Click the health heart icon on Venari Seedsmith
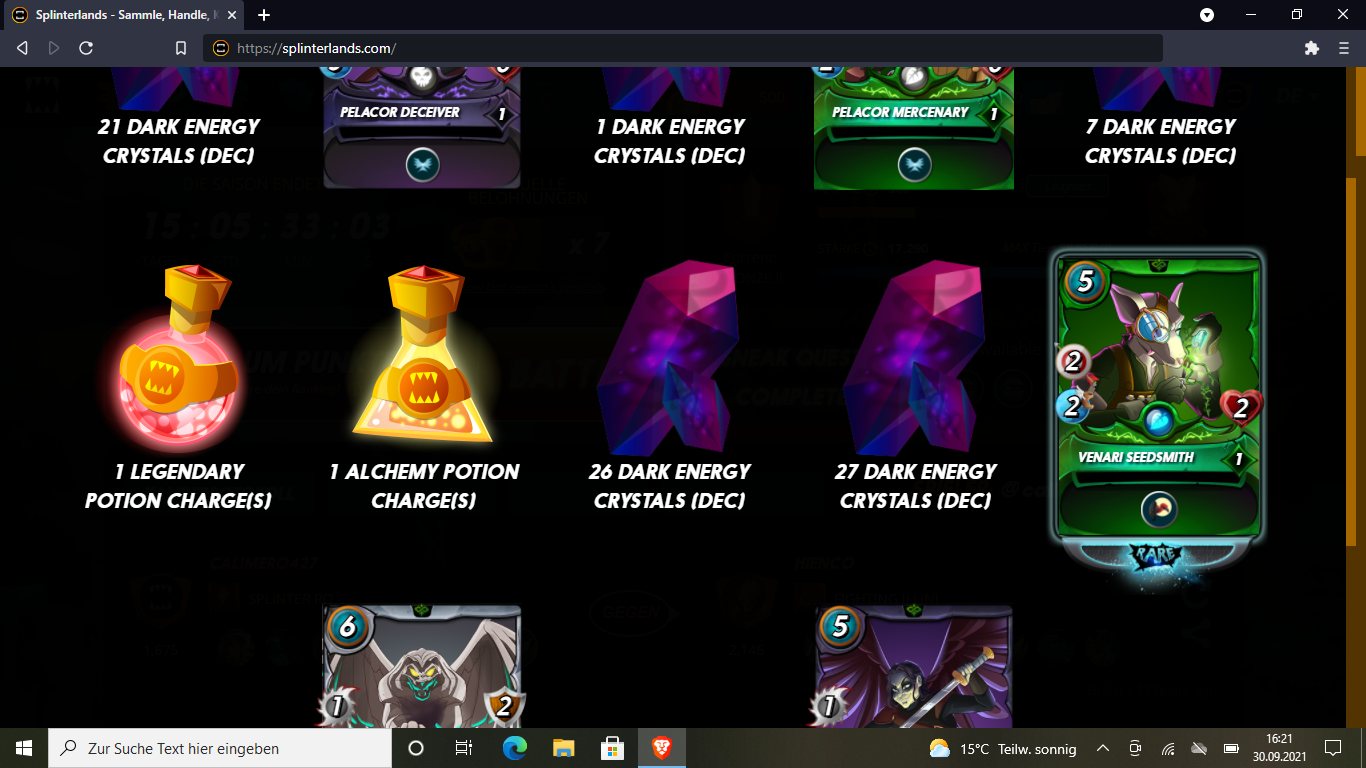 click(1242, 410)
